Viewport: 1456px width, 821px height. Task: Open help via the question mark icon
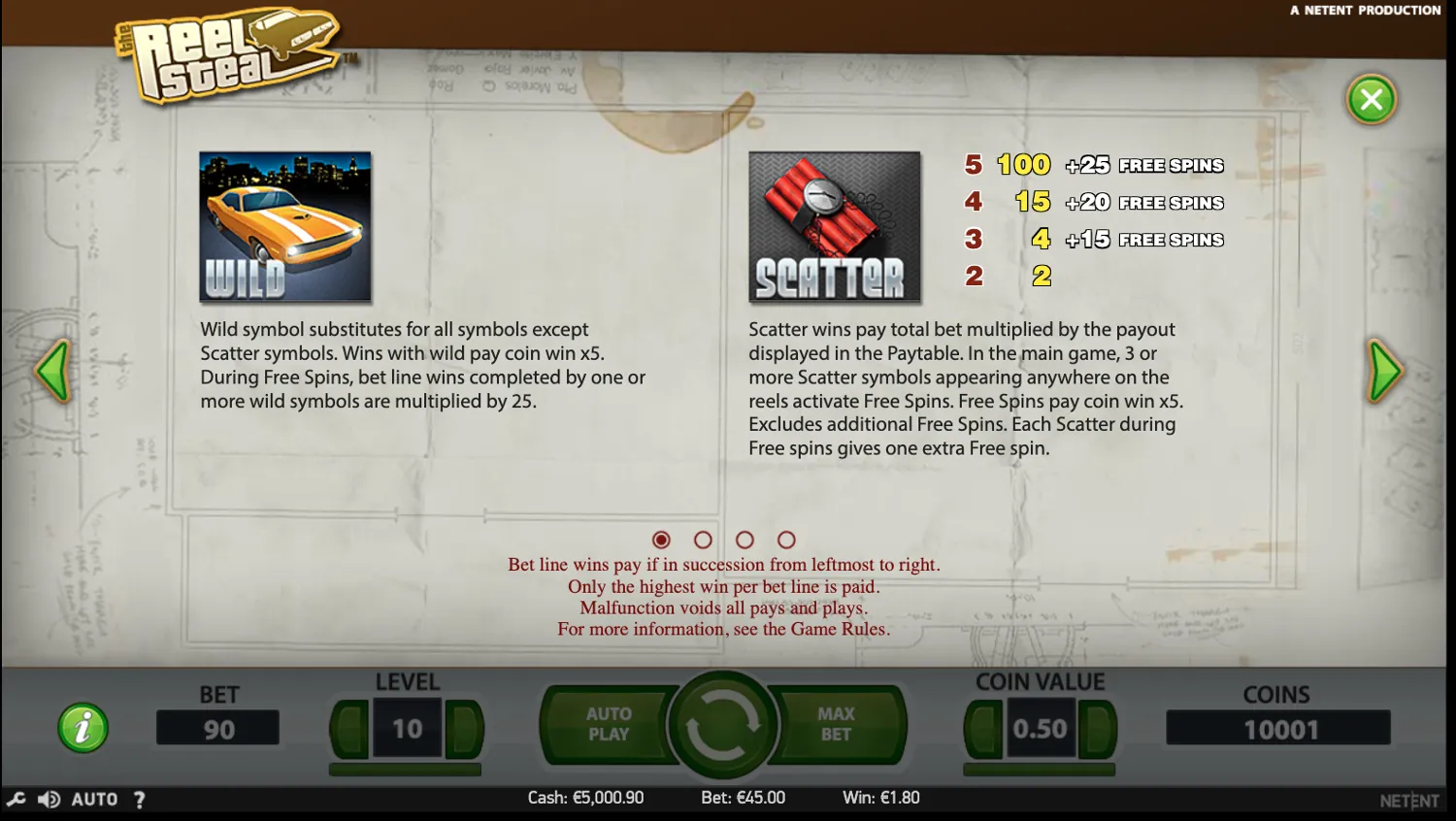[139, 799]
